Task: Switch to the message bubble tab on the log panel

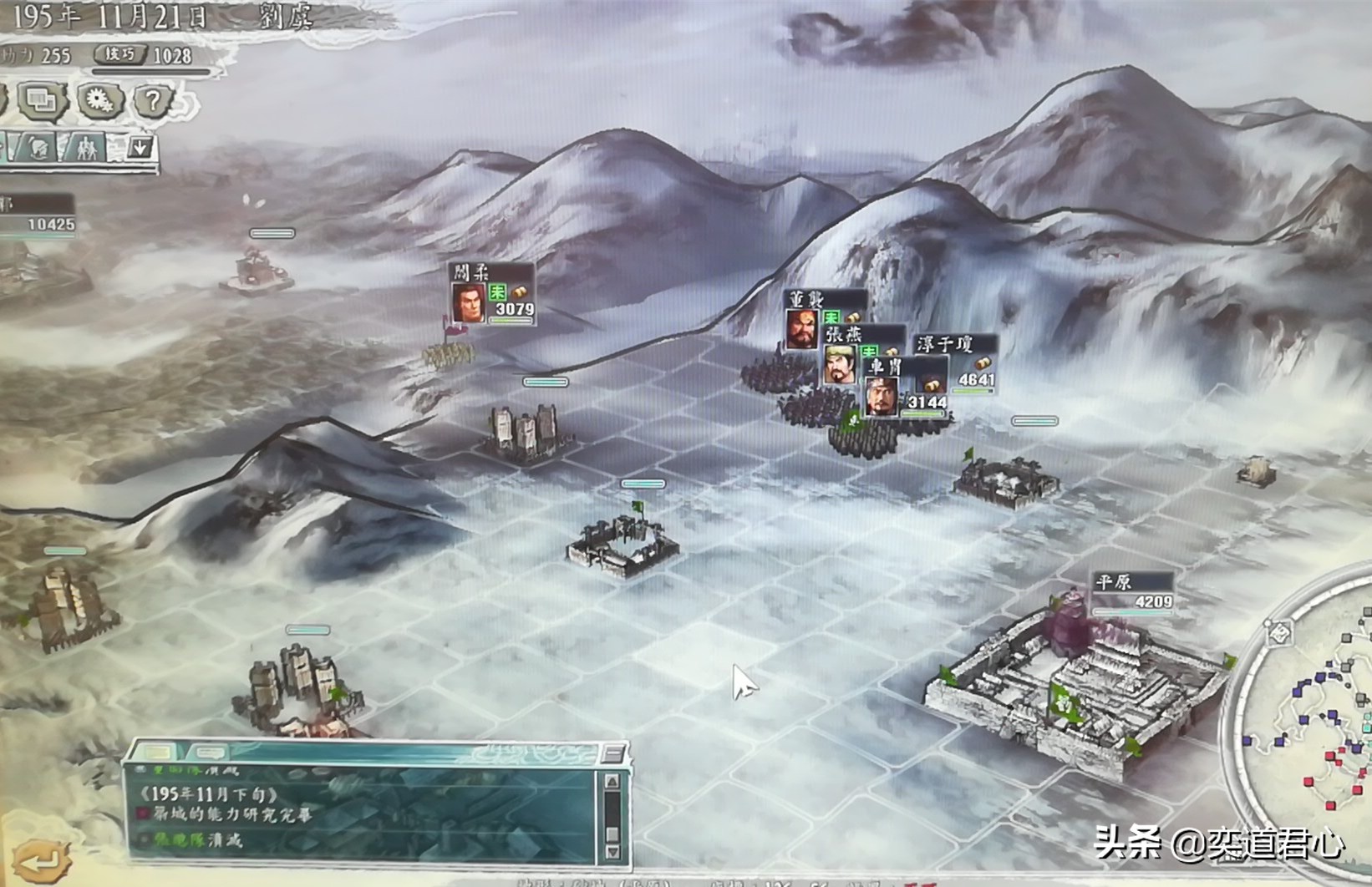Action: point(210,753)
